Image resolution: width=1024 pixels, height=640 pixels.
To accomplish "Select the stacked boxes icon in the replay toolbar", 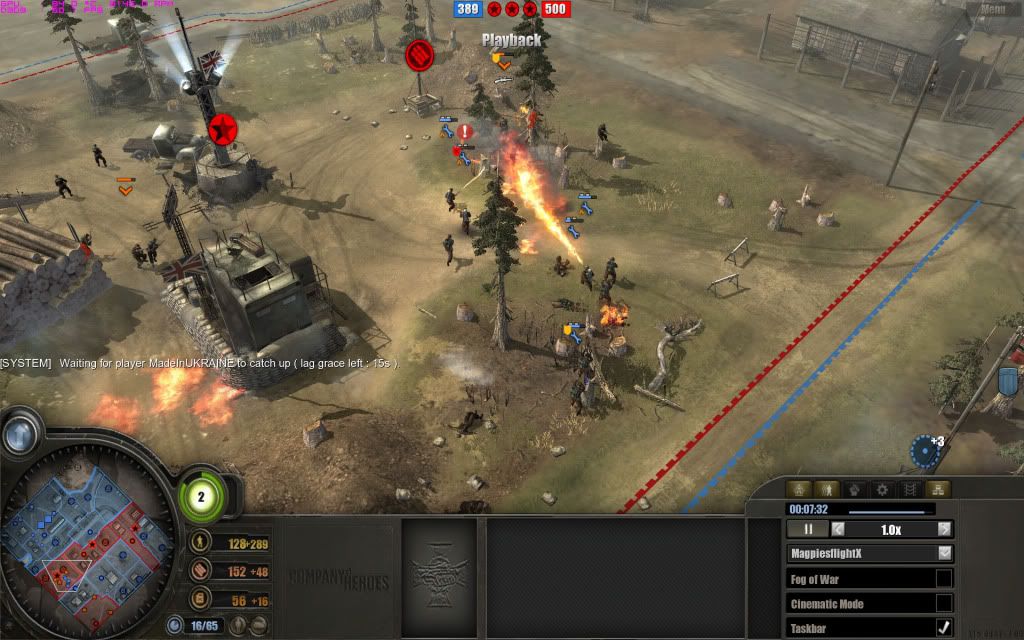I will 937,489.
